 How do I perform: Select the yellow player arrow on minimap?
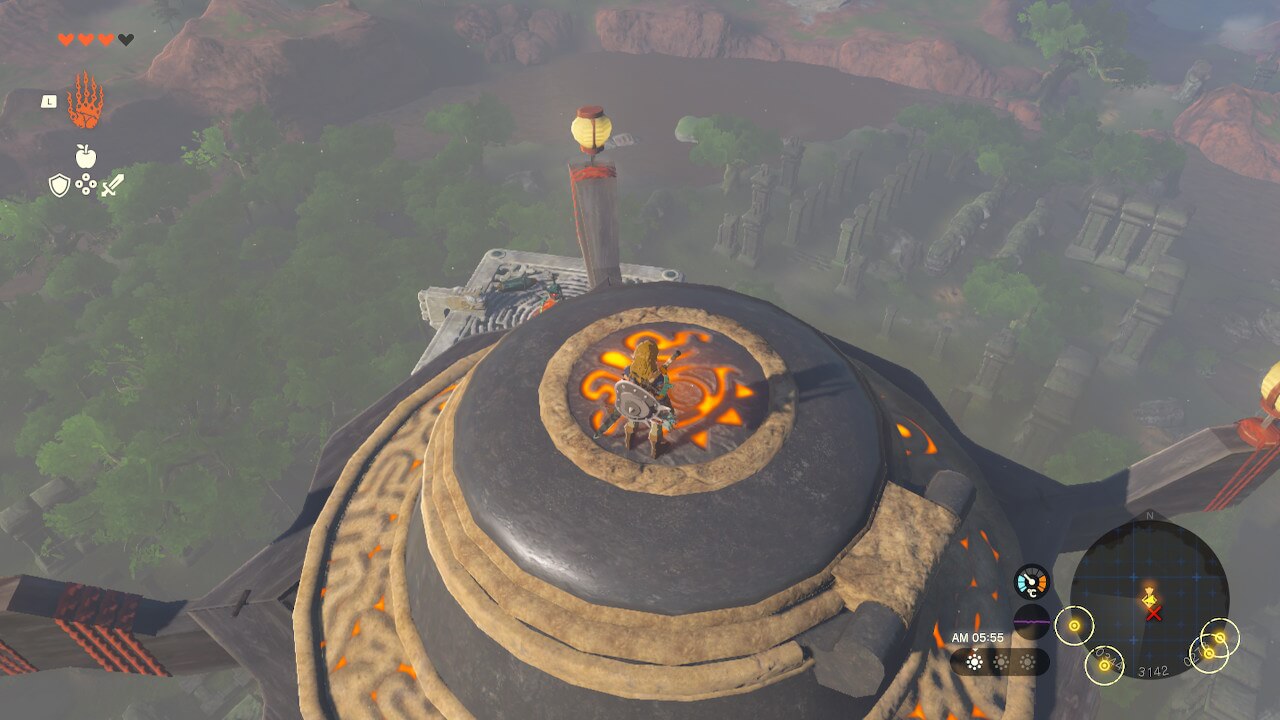(1150, 596)
